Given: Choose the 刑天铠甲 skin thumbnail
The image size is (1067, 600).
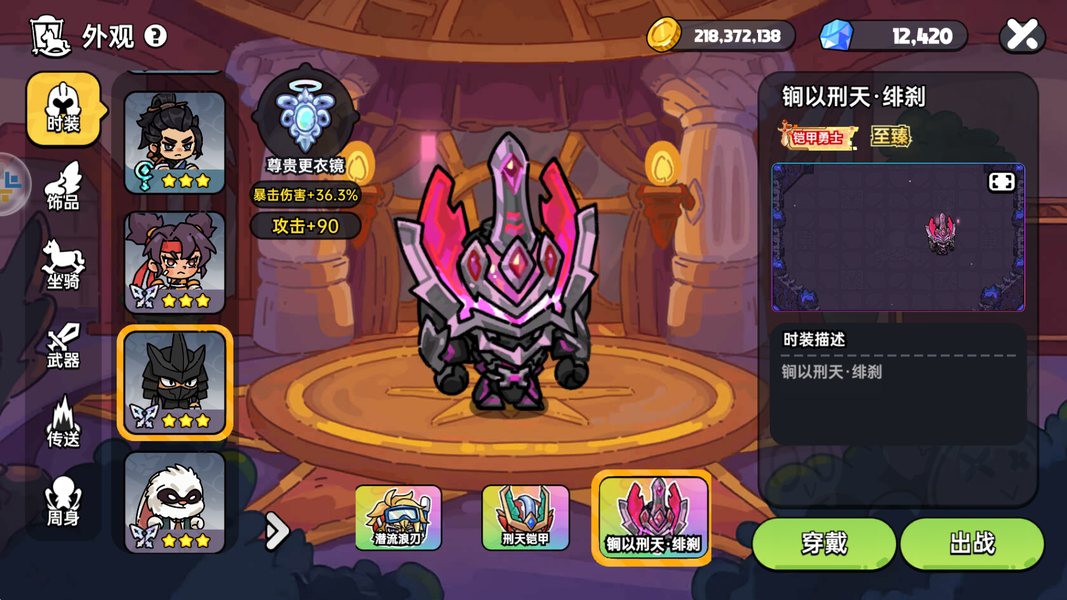Looking at the screenshot, I should click(525, 518).
